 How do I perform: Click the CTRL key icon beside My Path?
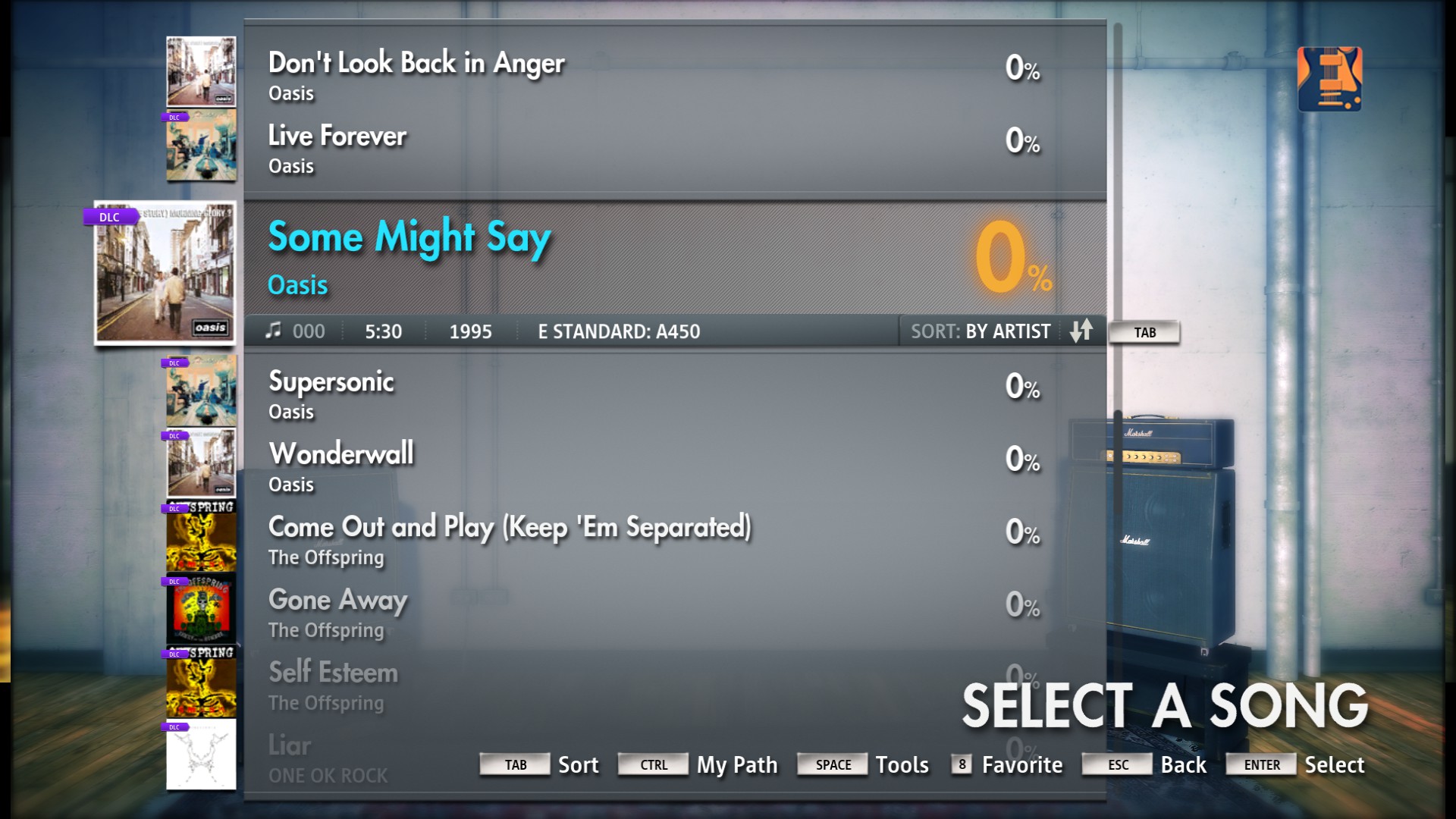(653, 764)
